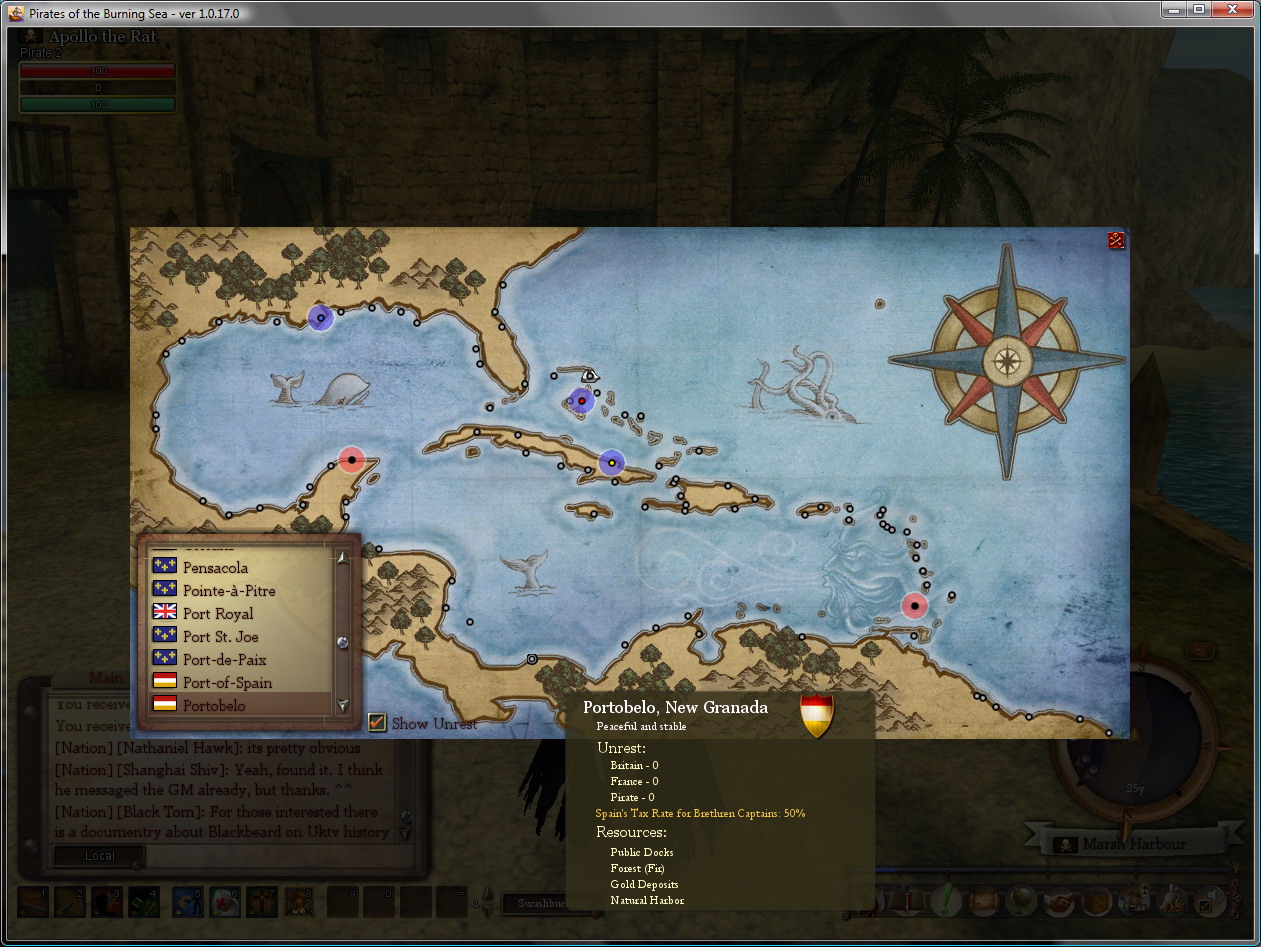Viewport: 1261px width, 947px height.
Task: Select the red unrest marker in the Antilles
Action: coord(914,605)
